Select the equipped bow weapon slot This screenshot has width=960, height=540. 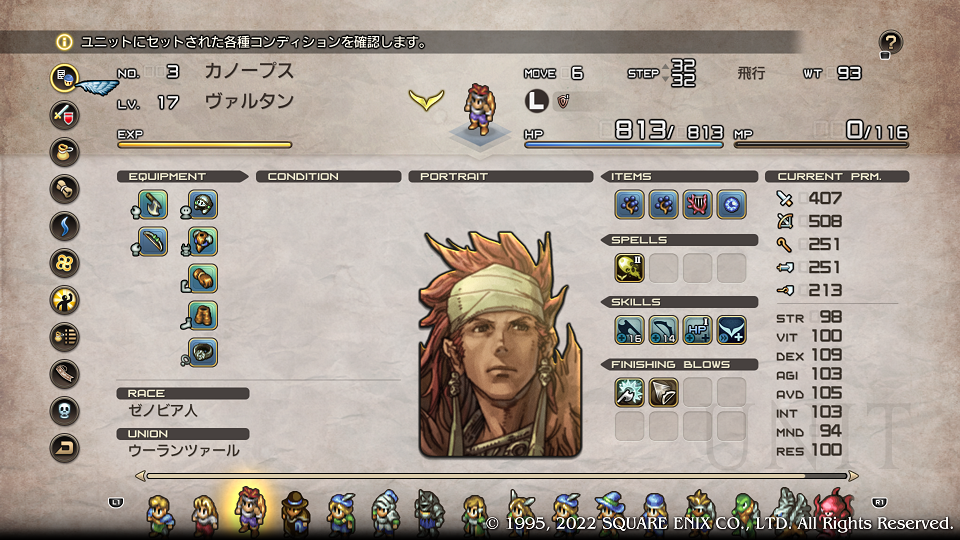[x=153, y=241]
